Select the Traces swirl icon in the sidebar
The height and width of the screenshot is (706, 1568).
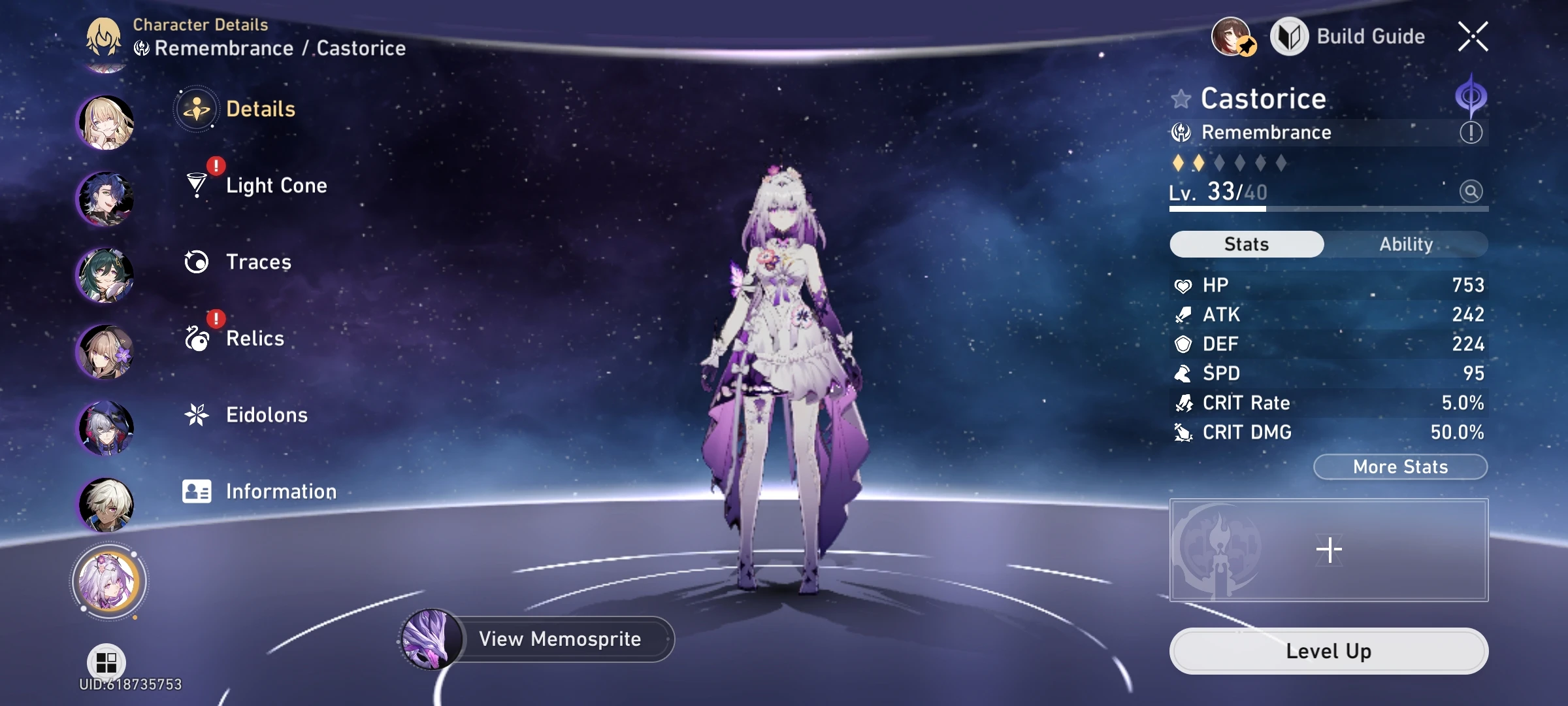pos(195,261)
